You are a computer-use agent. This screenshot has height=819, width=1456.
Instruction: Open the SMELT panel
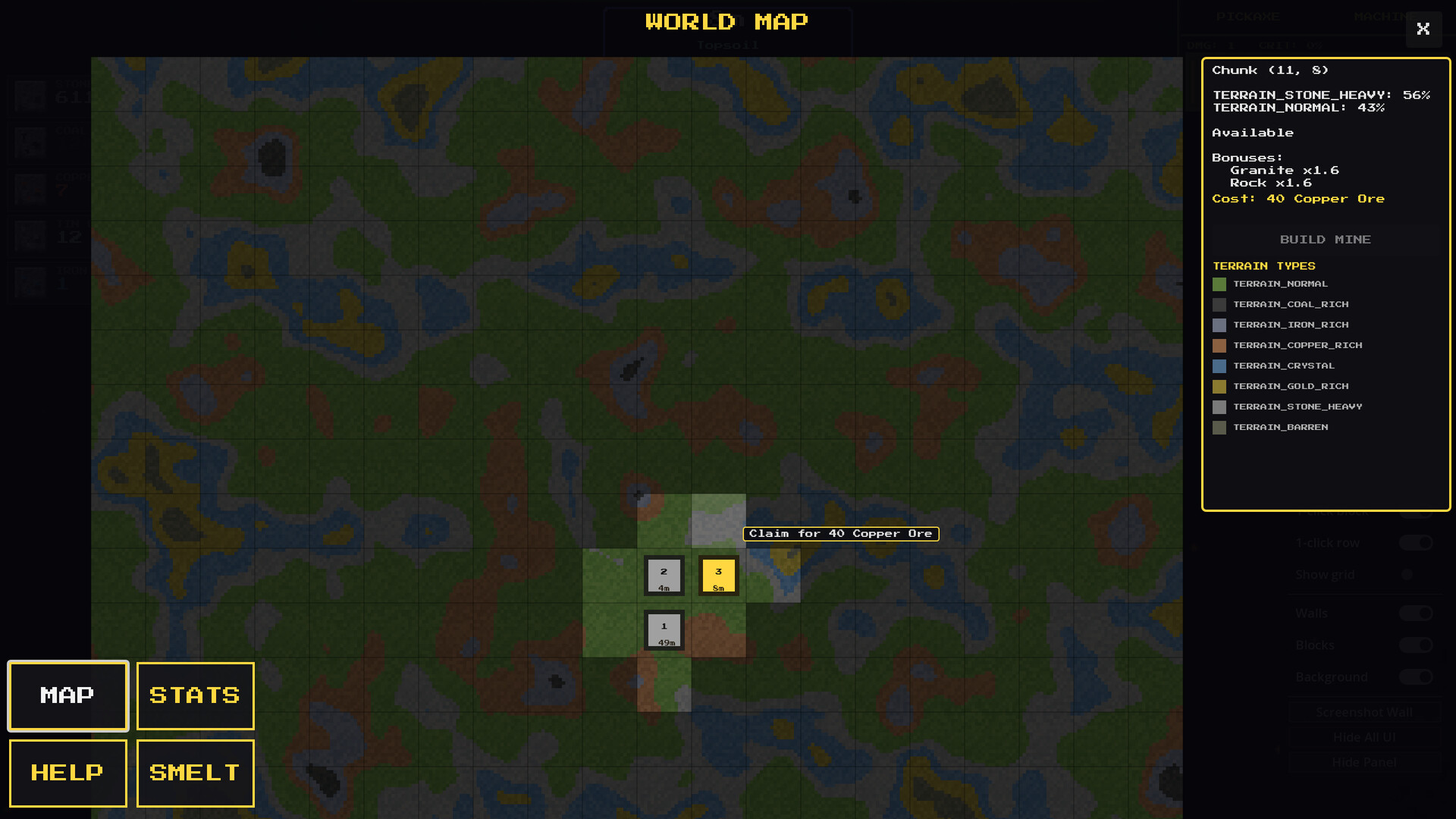(x=194, y=773)
